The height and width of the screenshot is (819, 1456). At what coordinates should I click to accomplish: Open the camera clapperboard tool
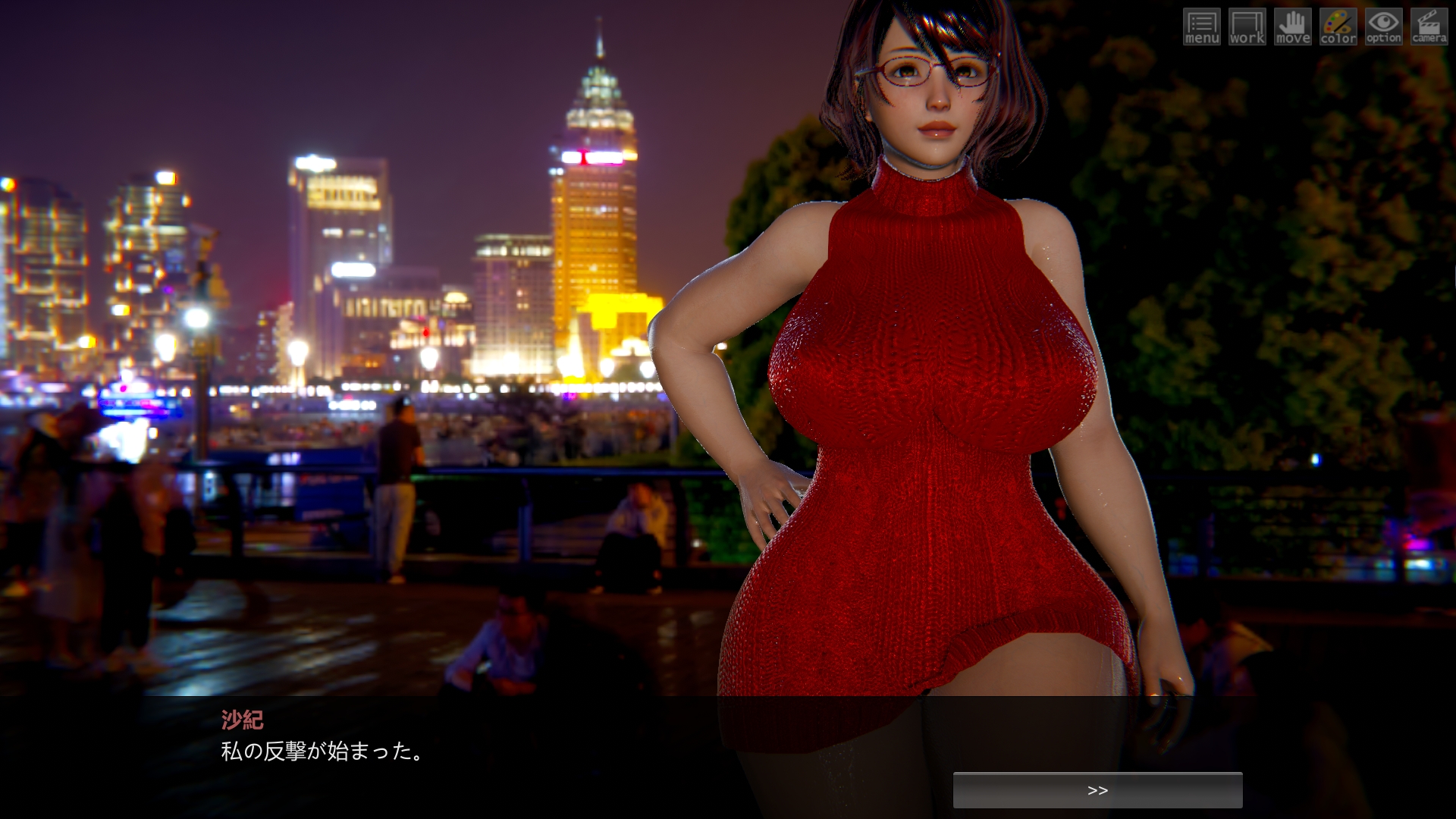click(x=1429, y=27)
